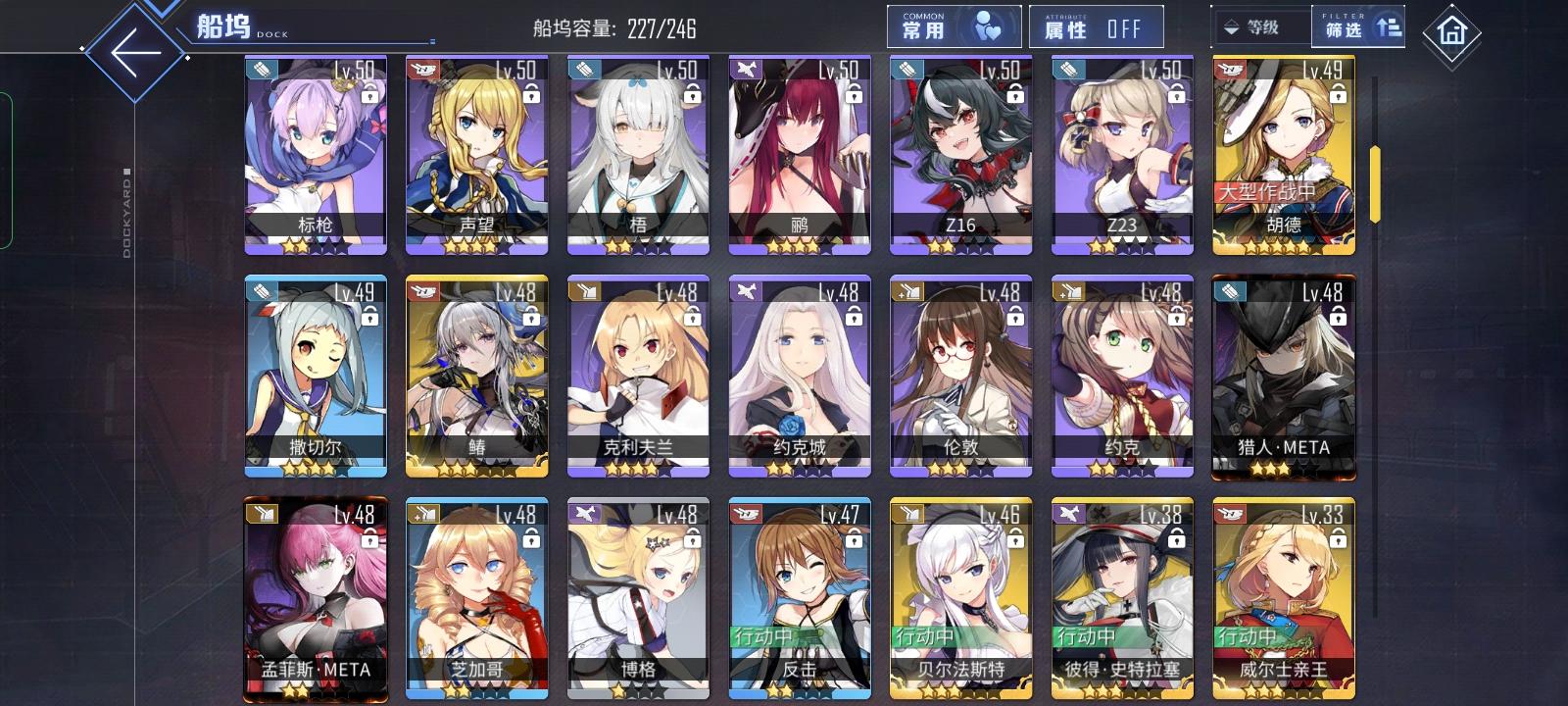Click the aircraft carrier icon on 鹂's card

click(x=745, y=69)
